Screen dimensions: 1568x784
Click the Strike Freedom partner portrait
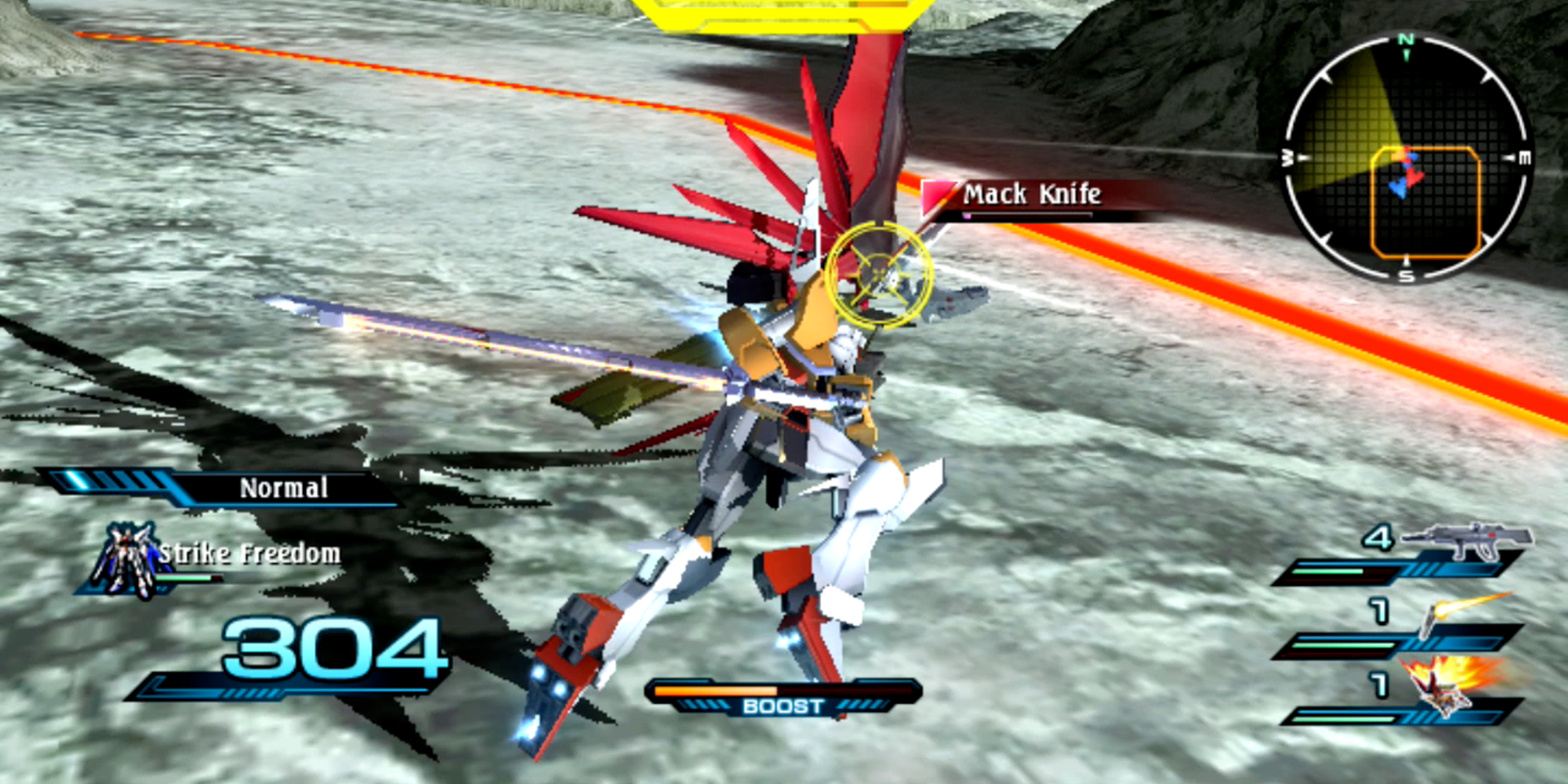point(125,560)
